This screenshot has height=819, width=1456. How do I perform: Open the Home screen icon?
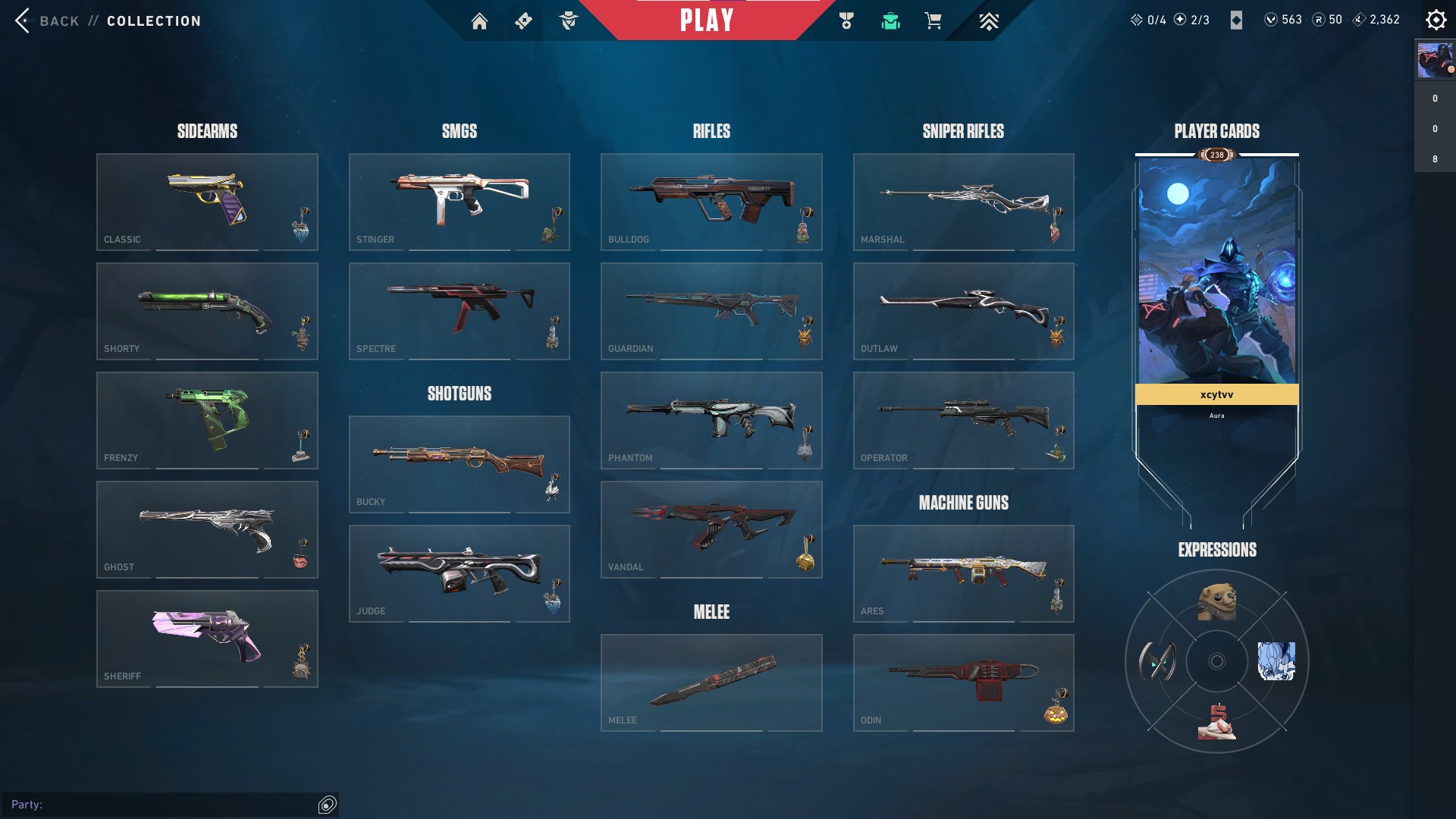(x=481, y=21)
